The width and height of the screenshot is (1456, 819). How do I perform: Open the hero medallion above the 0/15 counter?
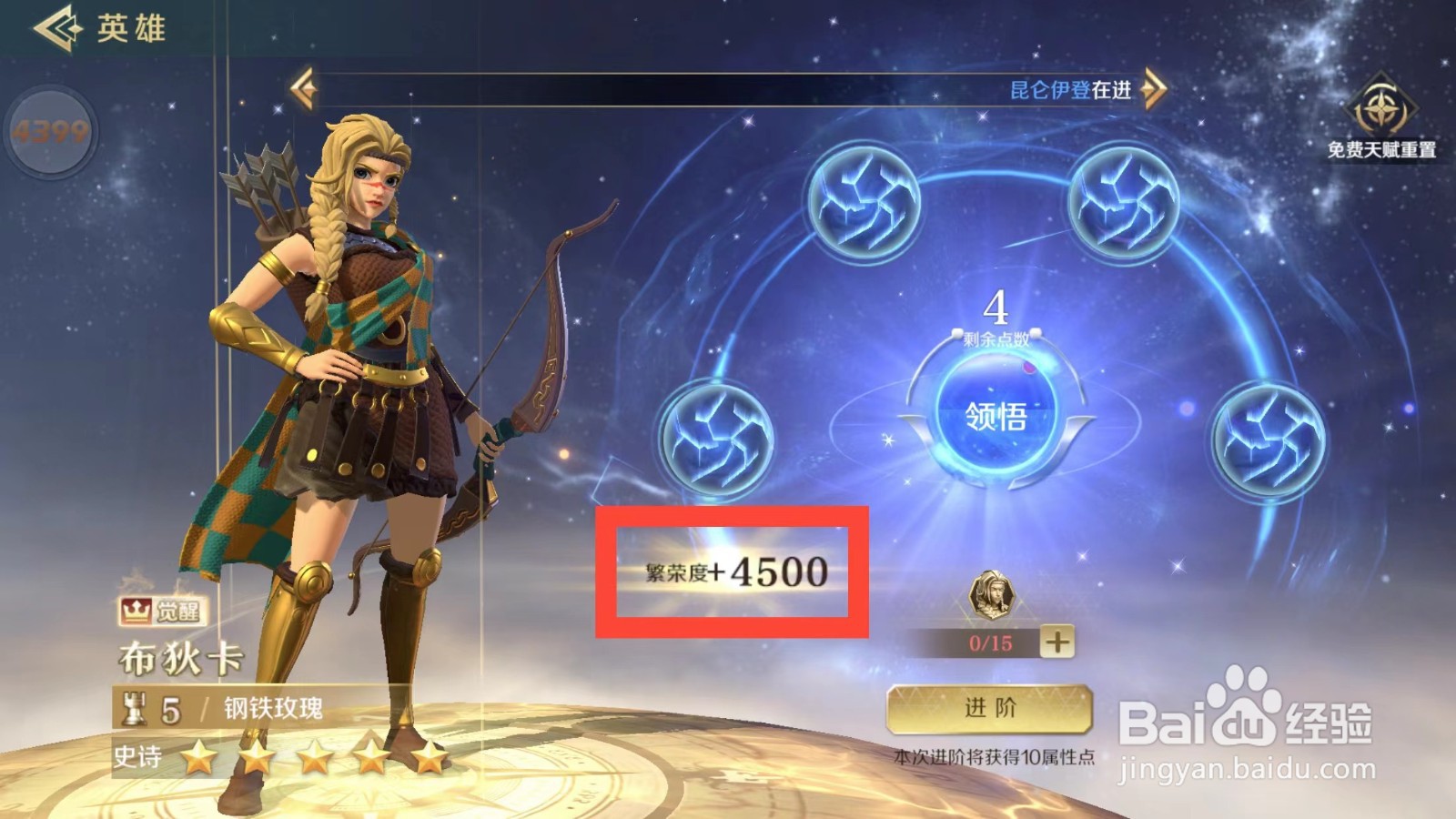995,596
